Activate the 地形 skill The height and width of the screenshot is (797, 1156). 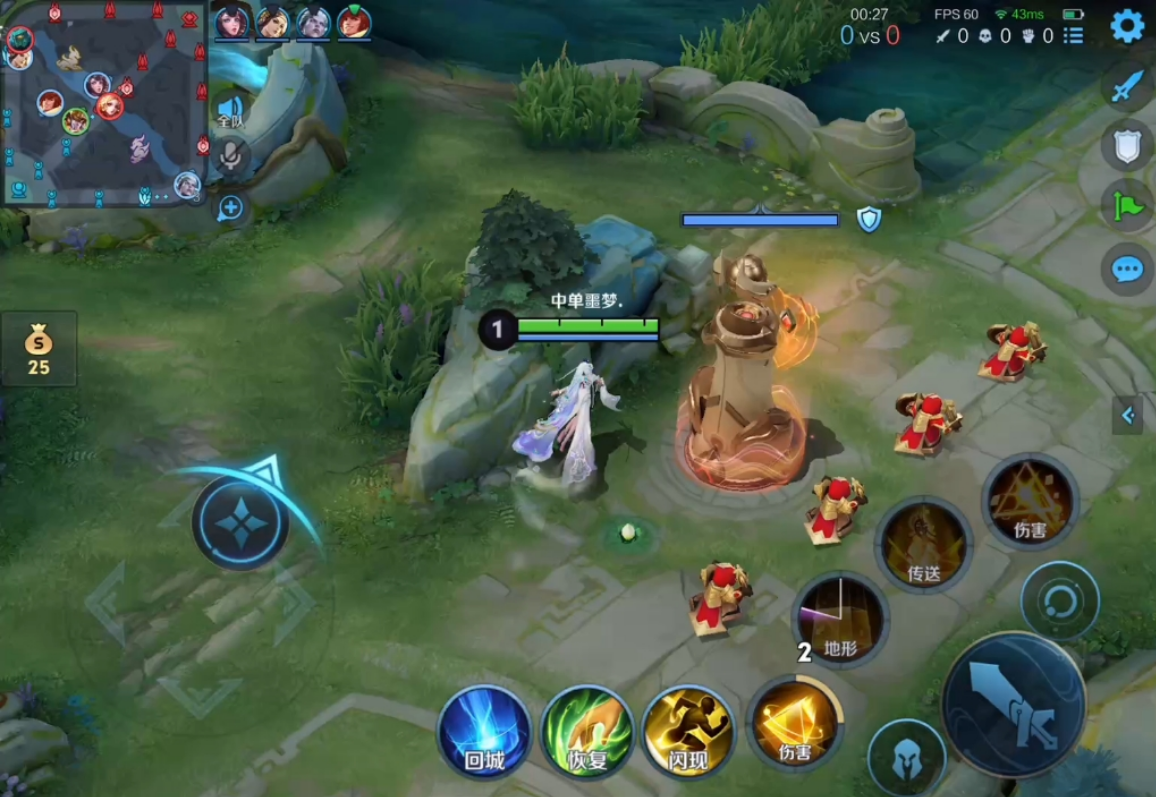click(840, 620)
